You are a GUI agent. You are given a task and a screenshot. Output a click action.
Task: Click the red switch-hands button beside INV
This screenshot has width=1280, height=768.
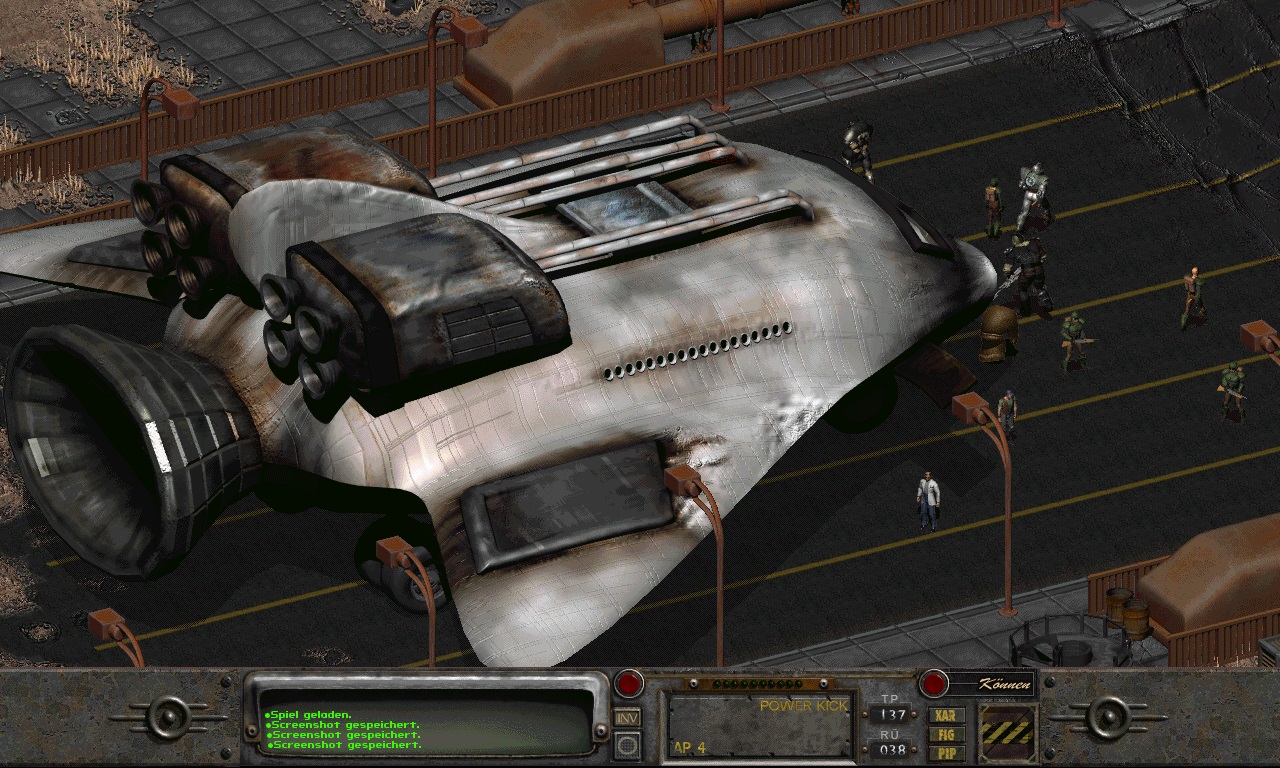coord(628,684)
